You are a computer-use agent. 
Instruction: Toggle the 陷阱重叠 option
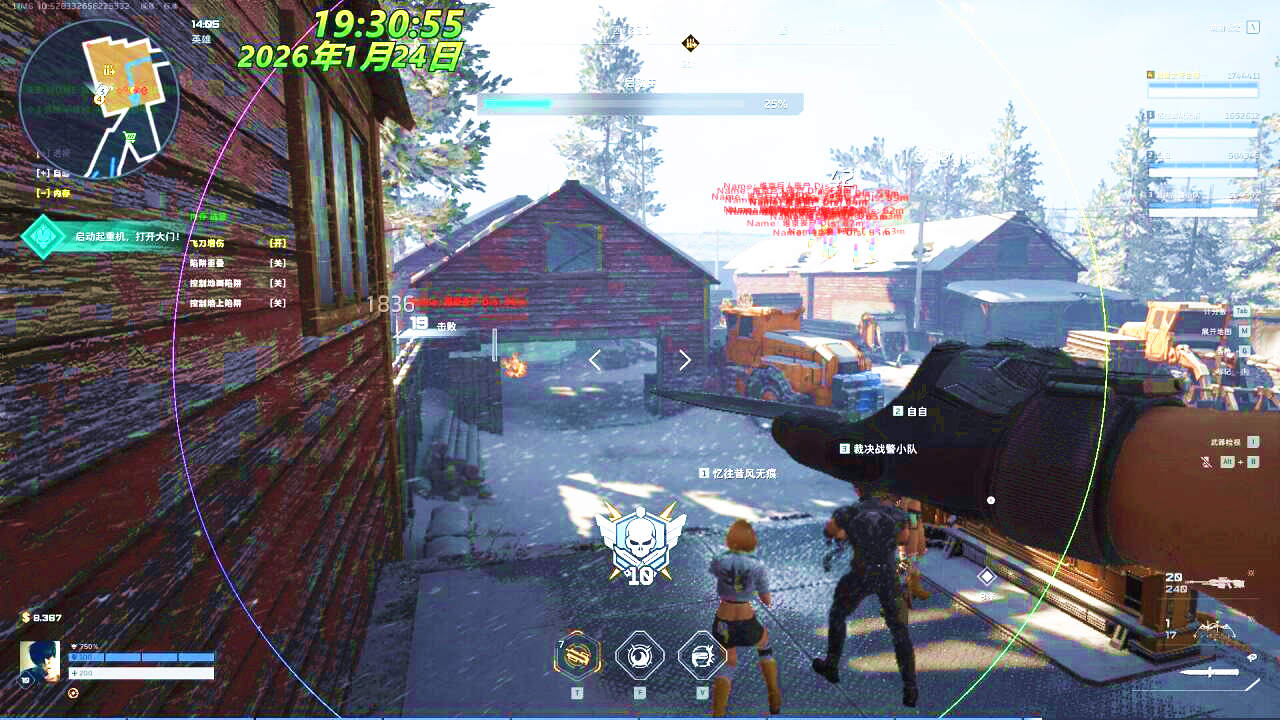(278, 263)
